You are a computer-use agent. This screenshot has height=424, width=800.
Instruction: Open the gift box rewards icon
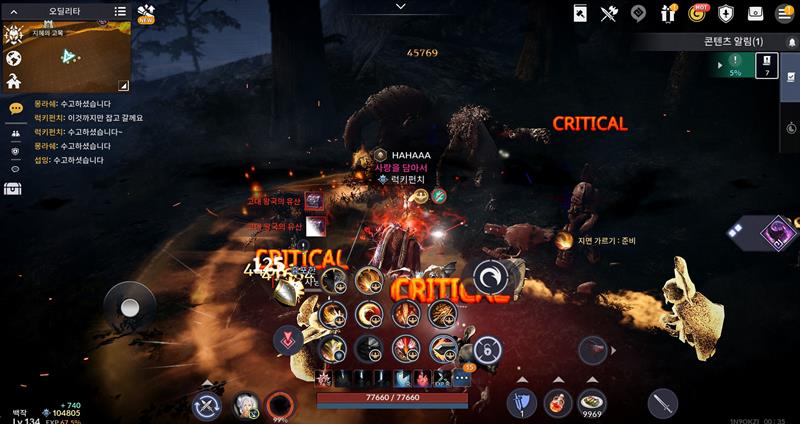pos(669,13)
